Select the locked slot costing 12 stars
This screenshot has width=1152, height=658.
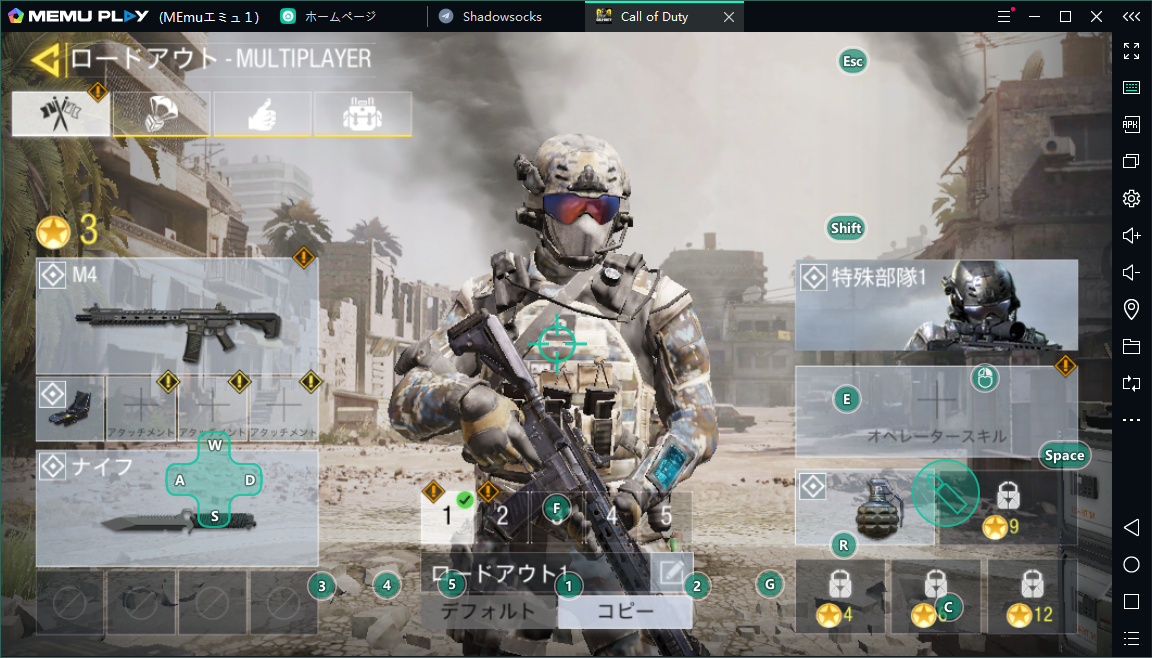pos(1033,596)
